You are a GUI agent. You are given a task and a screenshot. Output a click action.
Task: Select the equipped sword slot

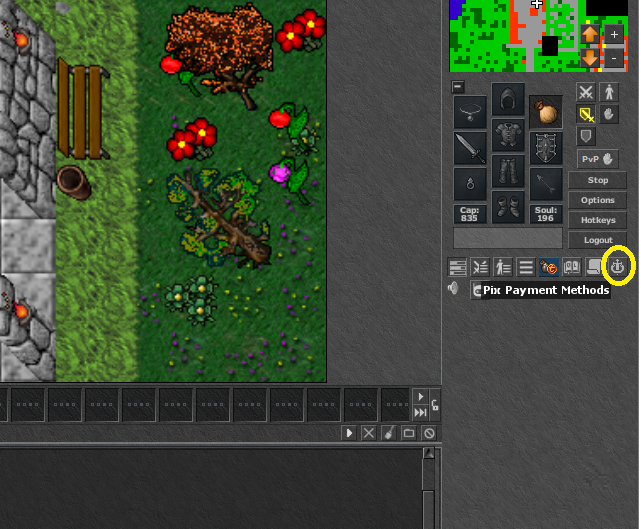click(x=470, y=148)
